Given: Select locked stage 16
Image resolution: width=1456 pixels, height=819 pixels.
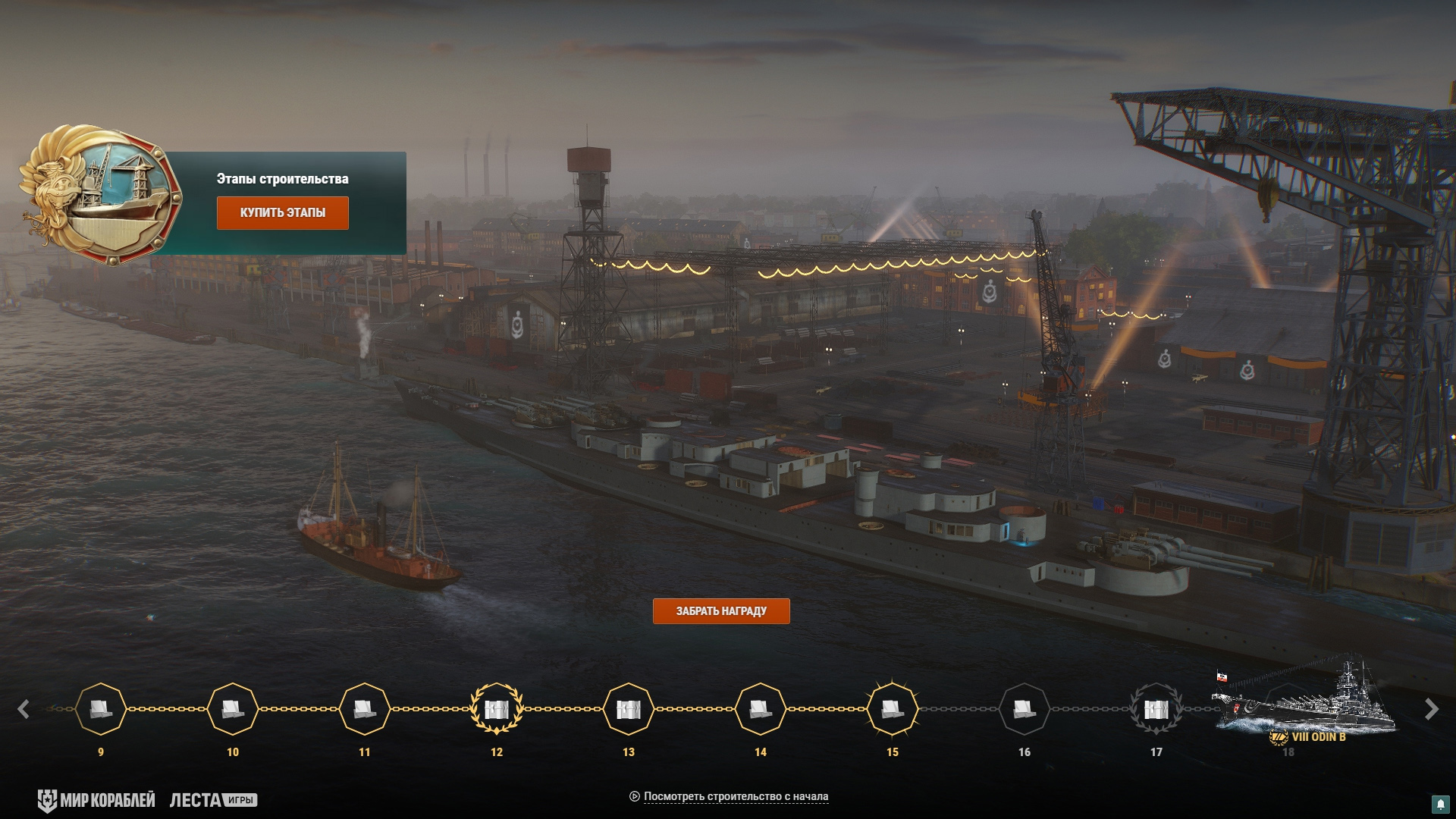Looking at the screenshot, I should pyautogui.click(x=1025, y=709).
